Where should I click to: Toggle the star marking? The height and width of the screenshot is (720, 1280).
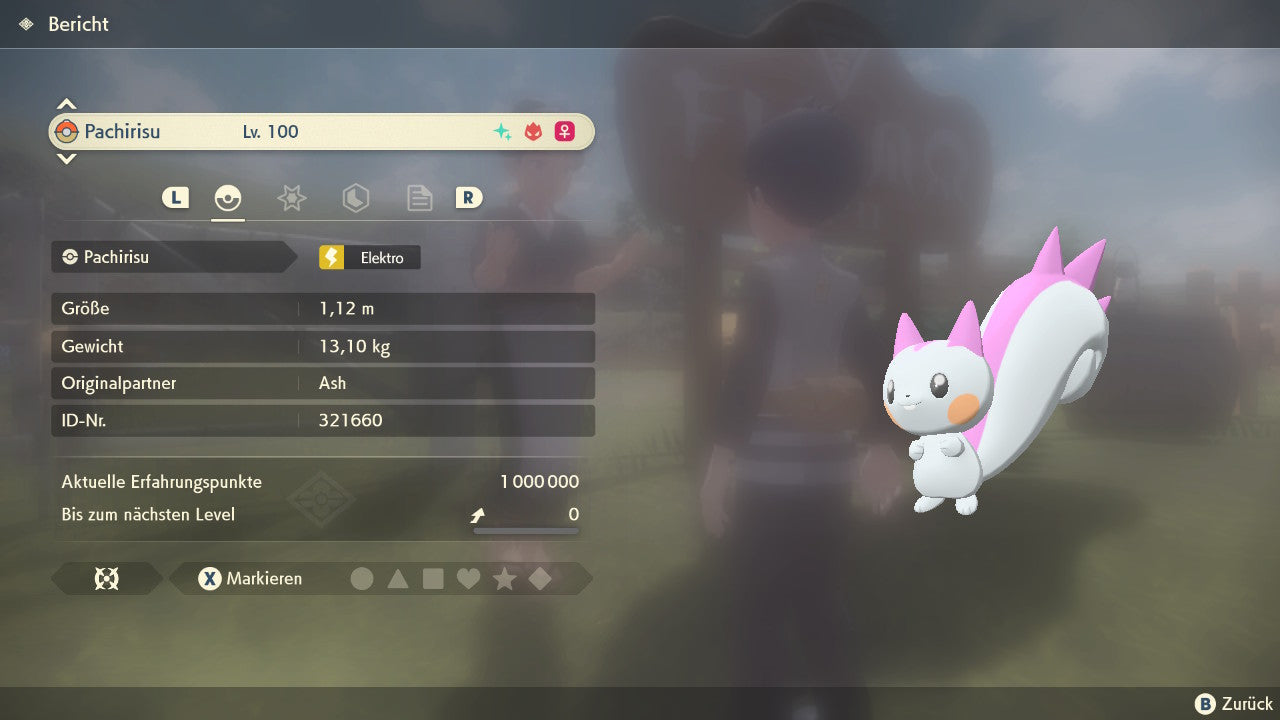click(x=504, y=579)
